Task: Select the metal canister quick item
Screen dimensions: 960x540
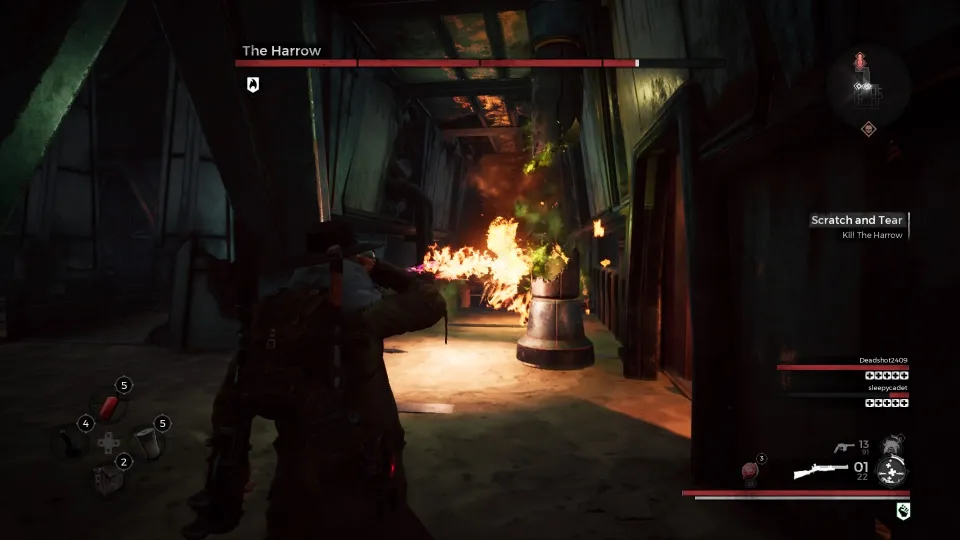Action: [x=147, y=441]
